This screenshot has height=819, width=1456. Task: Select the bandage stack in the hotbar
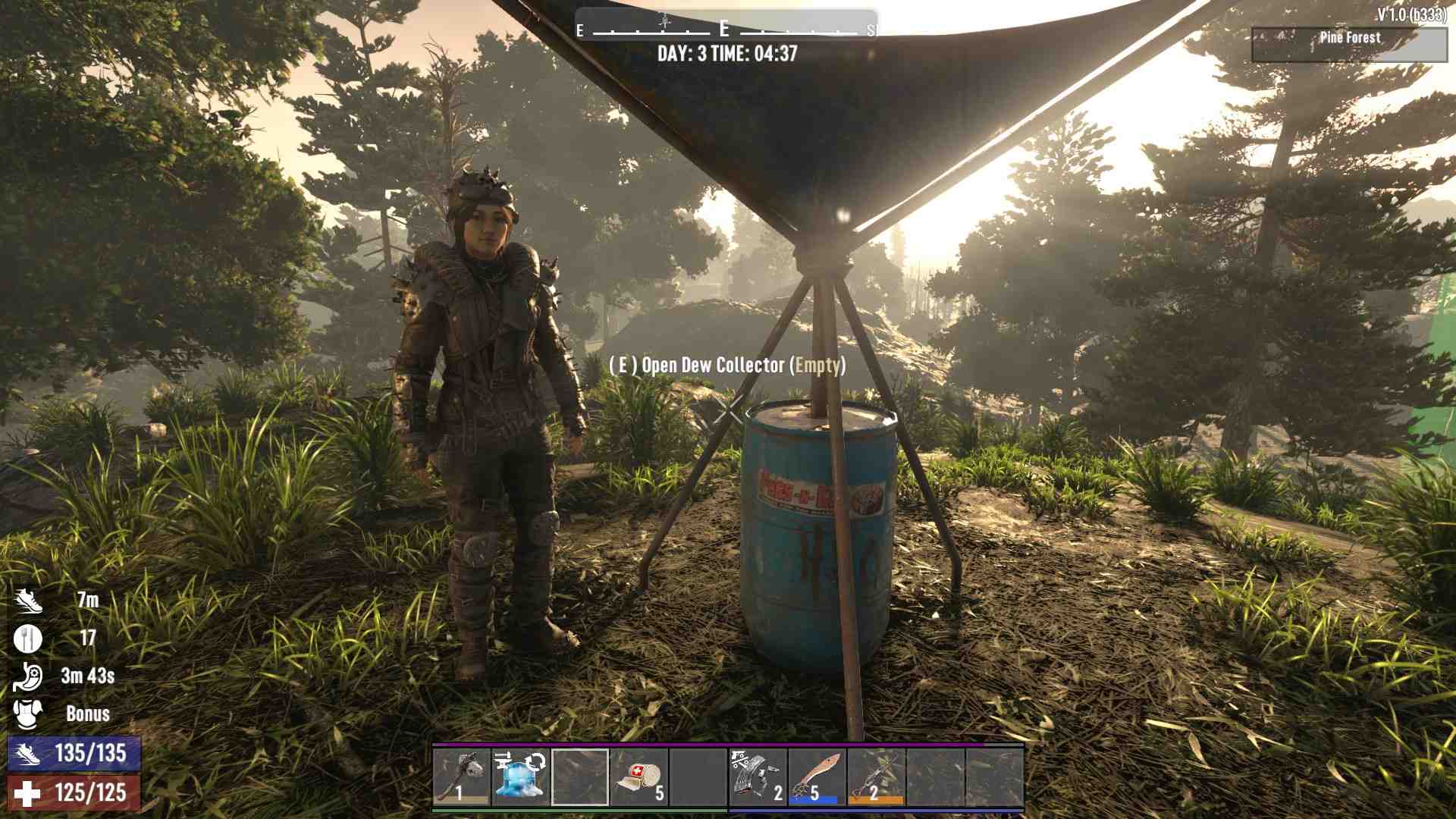point(639,777)
